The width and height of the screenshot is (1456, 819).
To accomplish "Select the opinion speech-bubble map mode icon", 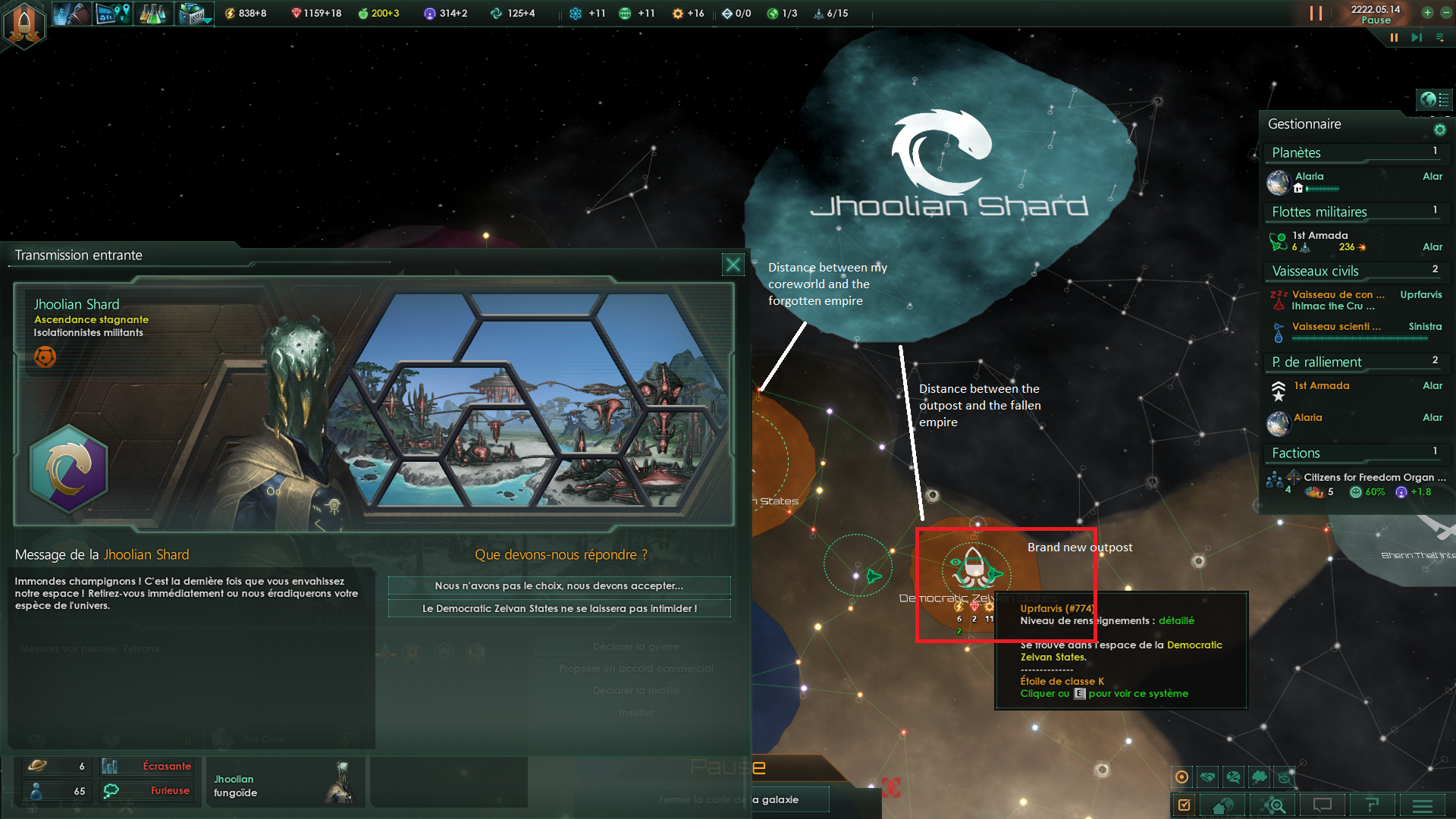I will 1234,777.
